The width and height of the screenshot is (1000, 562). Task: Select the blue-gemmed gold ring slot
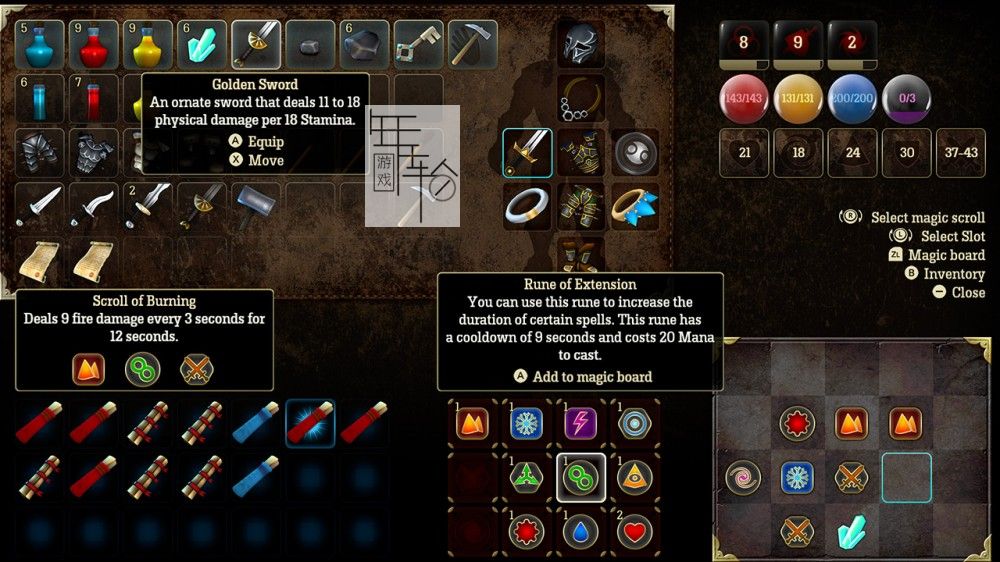click(x=635, y=206)
